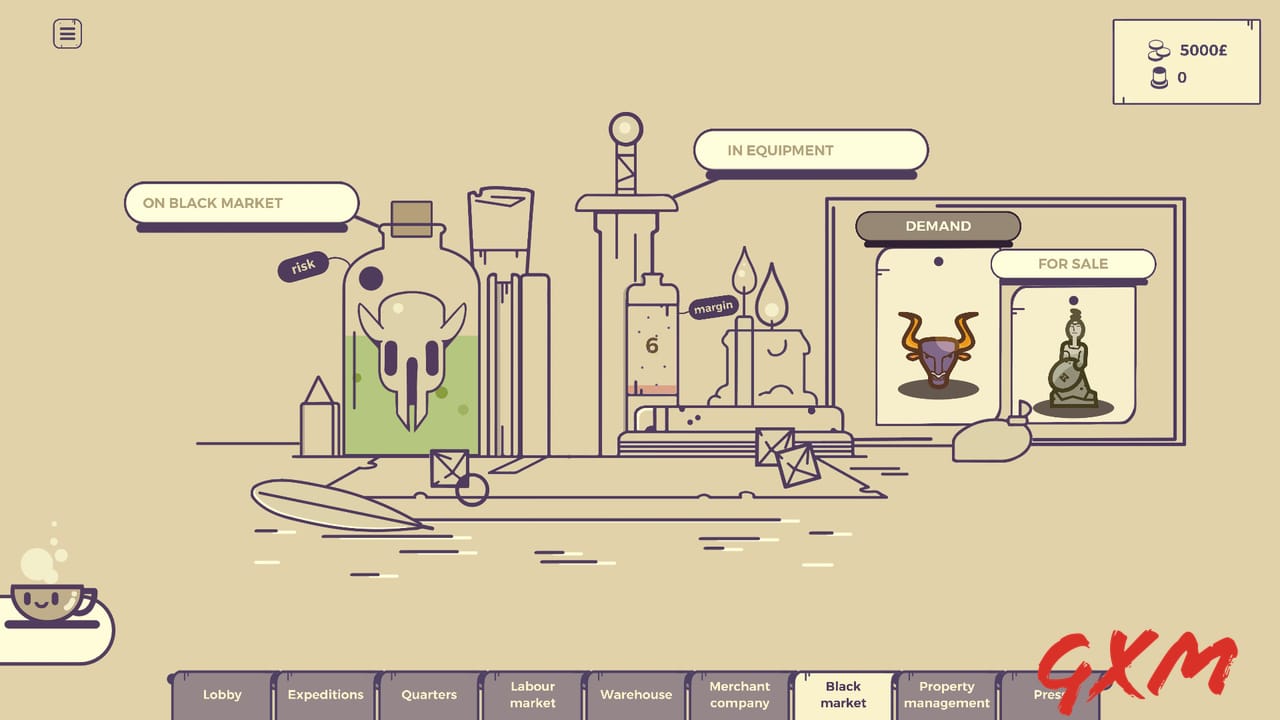Toggle the FOR SALE filter
Screen dimensions: 1280x720
[x=1072, y=264]
